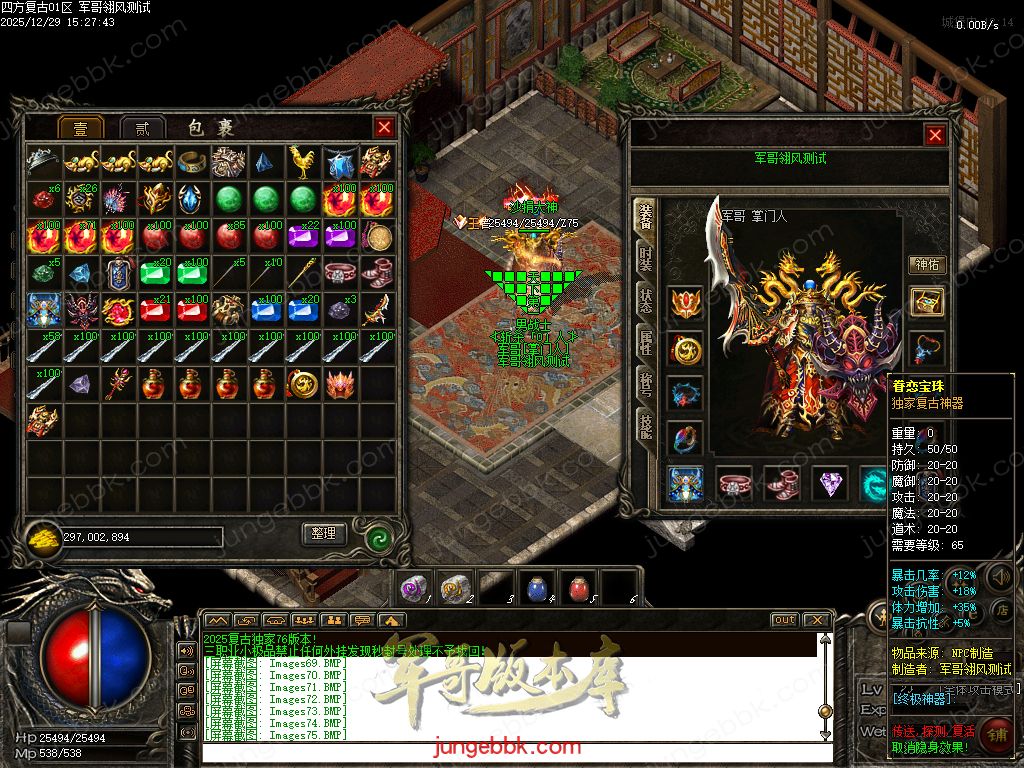Close the 包裹 inventory window
The height and width of the screenshot is (768, 1024).
pos(384,127)
